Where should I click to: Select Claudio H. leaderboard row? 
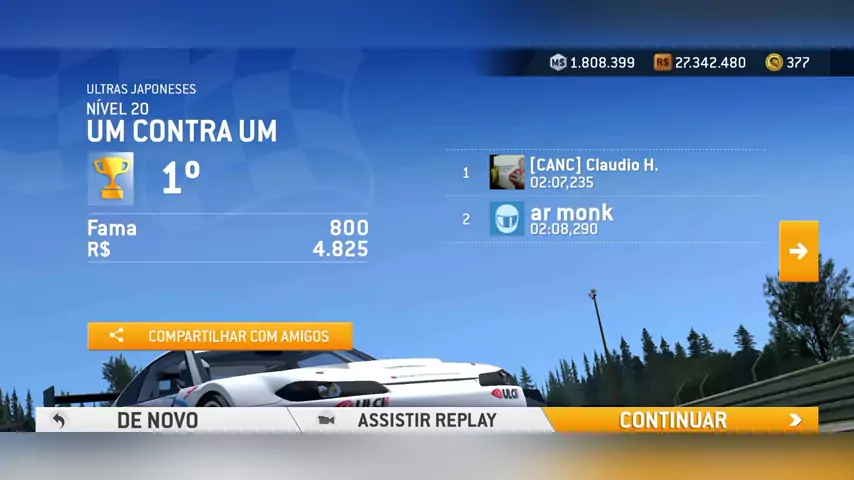click(x=604, y=172)
